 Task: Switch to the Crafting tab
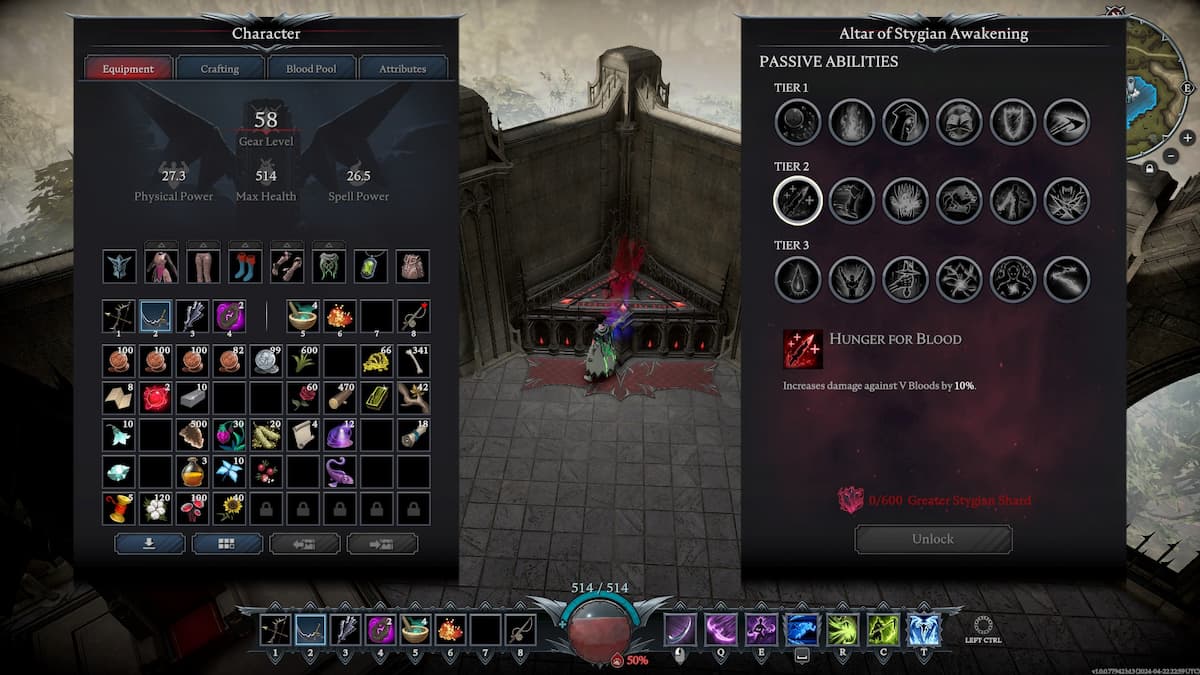(220, 69)
